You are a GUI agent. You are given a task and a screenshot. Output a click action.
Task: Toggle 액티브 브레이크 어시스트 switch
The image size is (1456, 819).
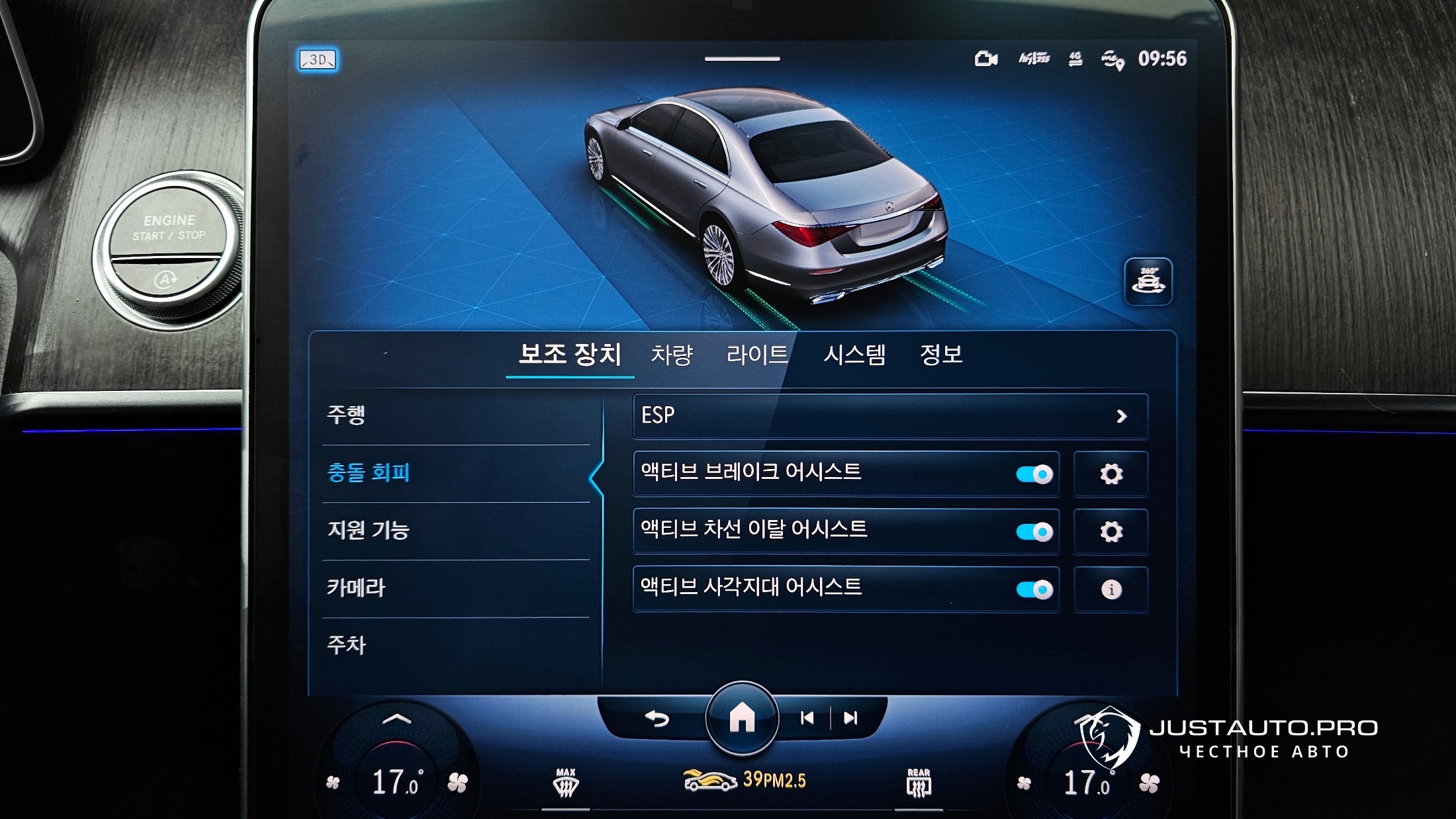tap(1034, 474)
